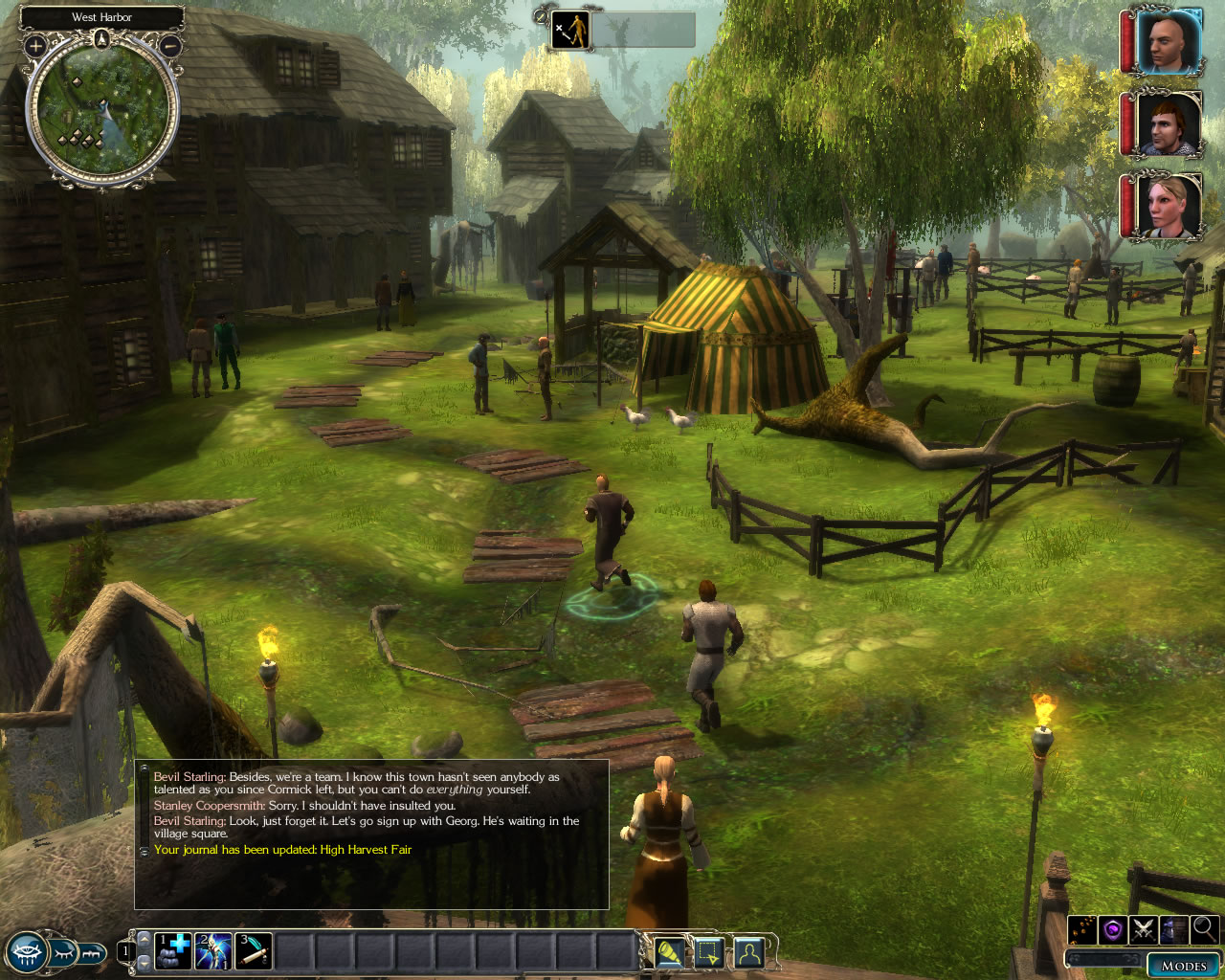Toggle the crossed swords combat mode
The width and height of the screenshot is (1225, 980).
click(x=1144, y=929)
